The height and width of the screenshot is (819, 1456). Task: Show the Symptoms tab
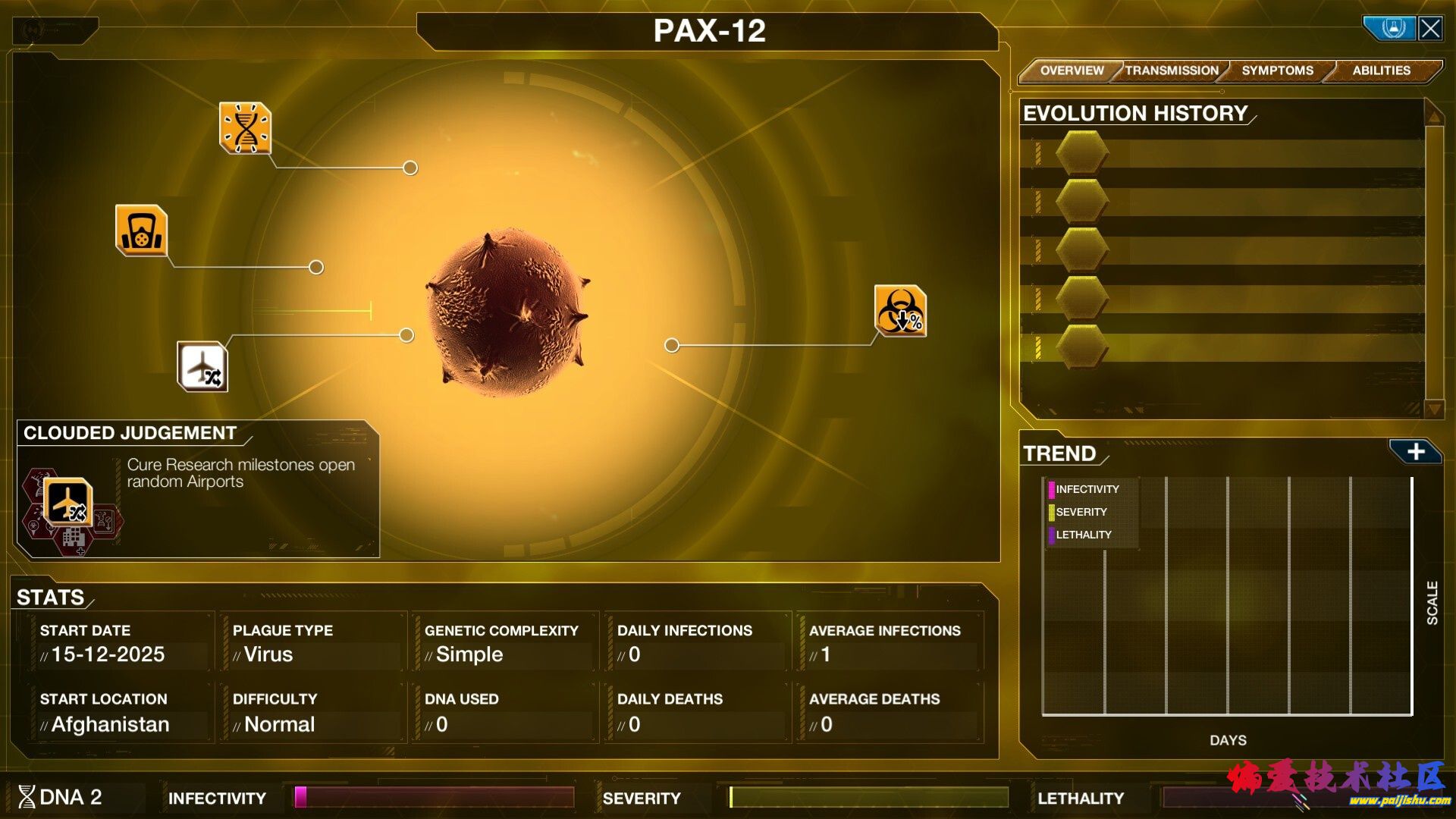(1277, 71)
